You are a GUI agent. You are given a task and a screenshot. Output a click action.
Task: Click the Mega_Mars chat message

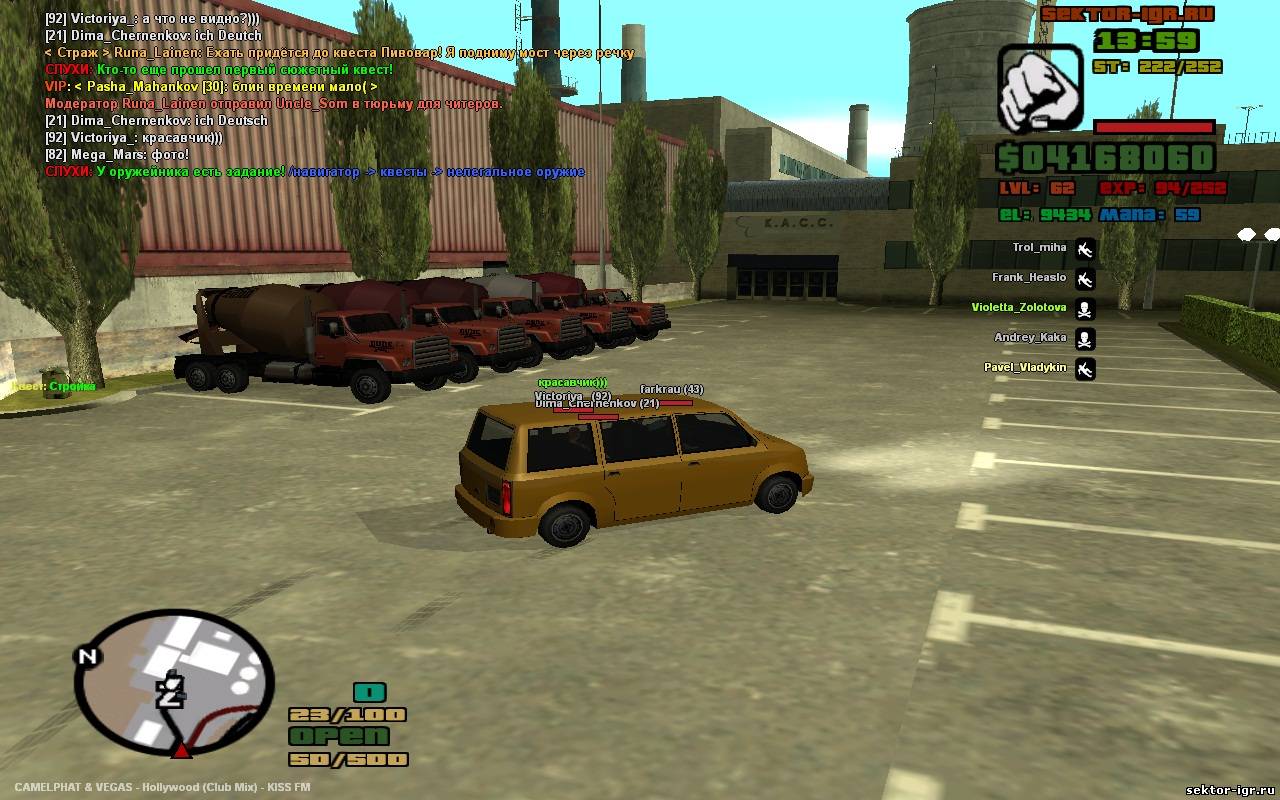click(117, 155)
